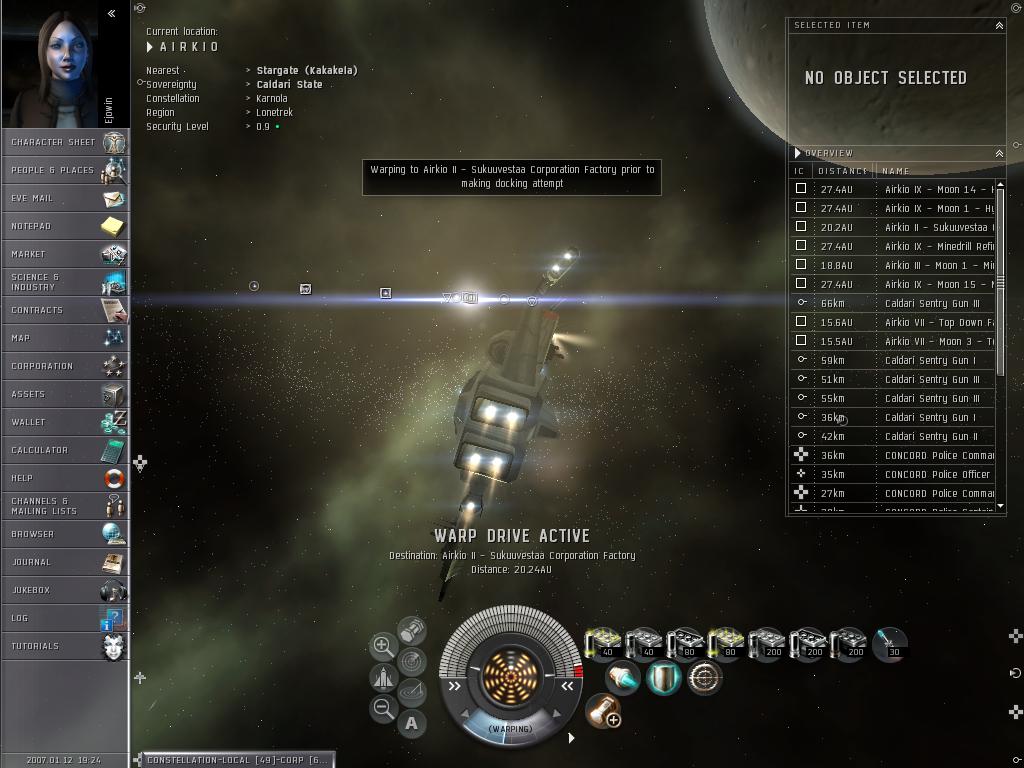Open the Jukebox music player
The width and height of the screenshot is (1024, 768).
(x=64, y=590)
